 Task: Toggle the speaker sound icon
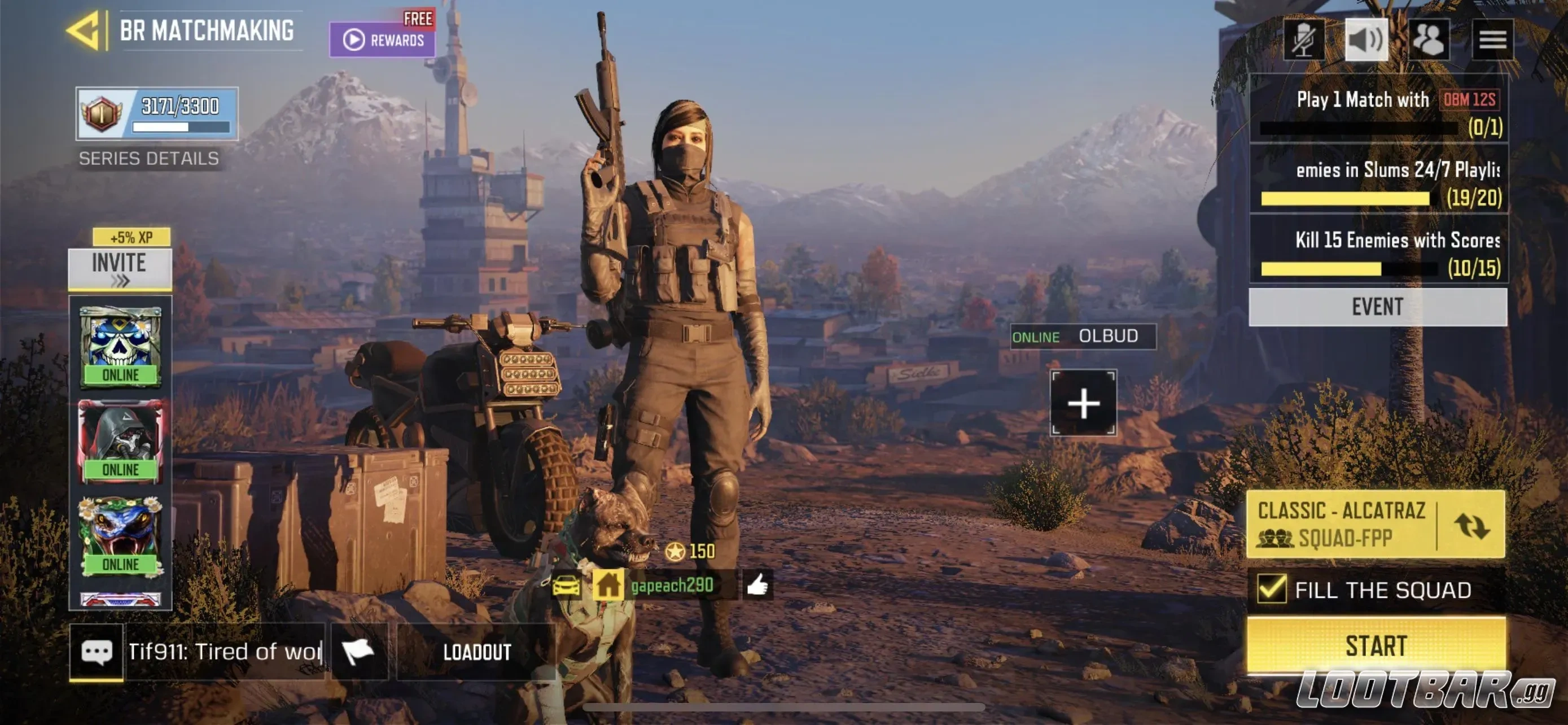pyautogui.click(x=1366, y=40)
